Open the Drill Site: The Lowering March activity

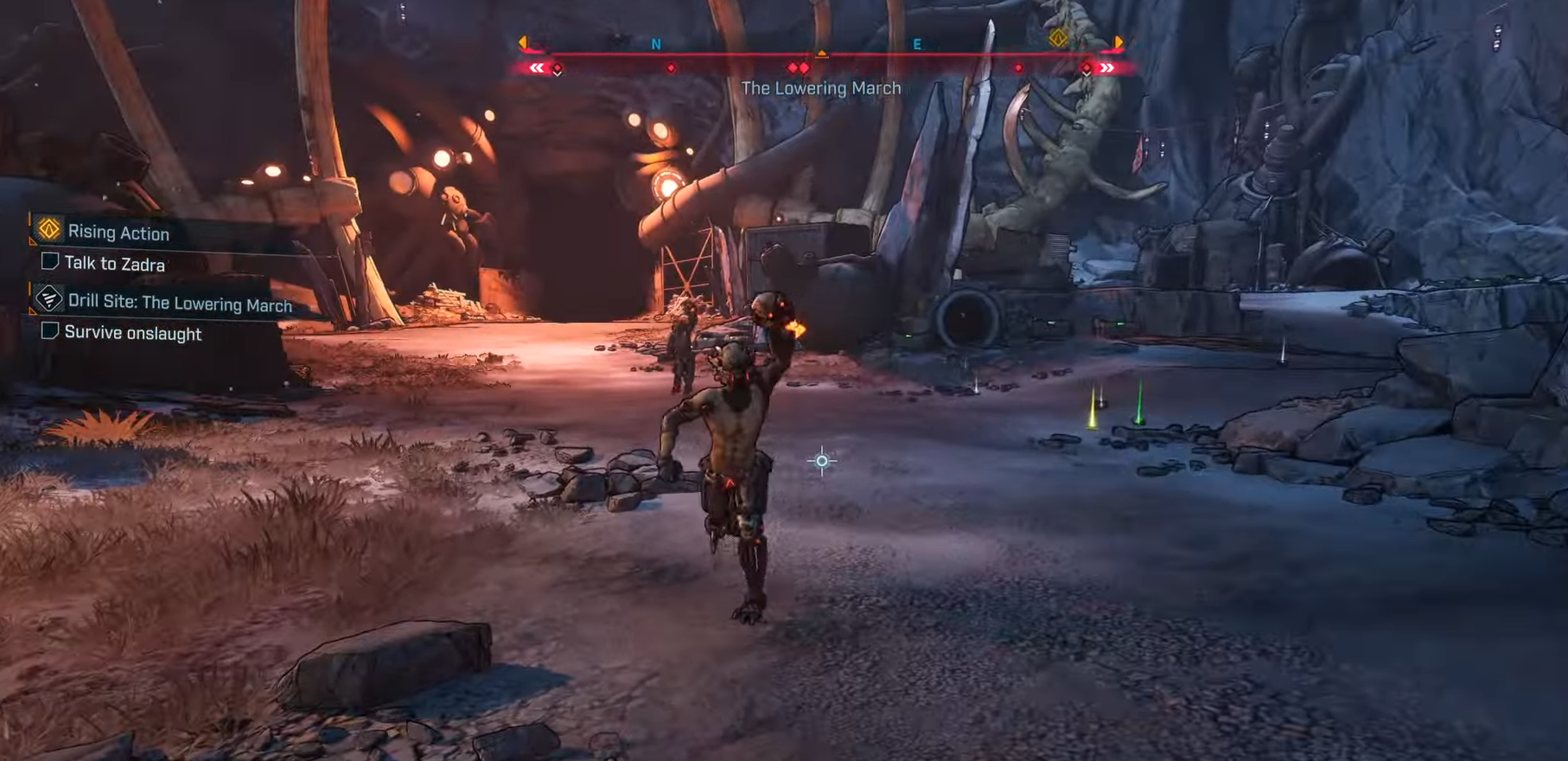[180, 304]
